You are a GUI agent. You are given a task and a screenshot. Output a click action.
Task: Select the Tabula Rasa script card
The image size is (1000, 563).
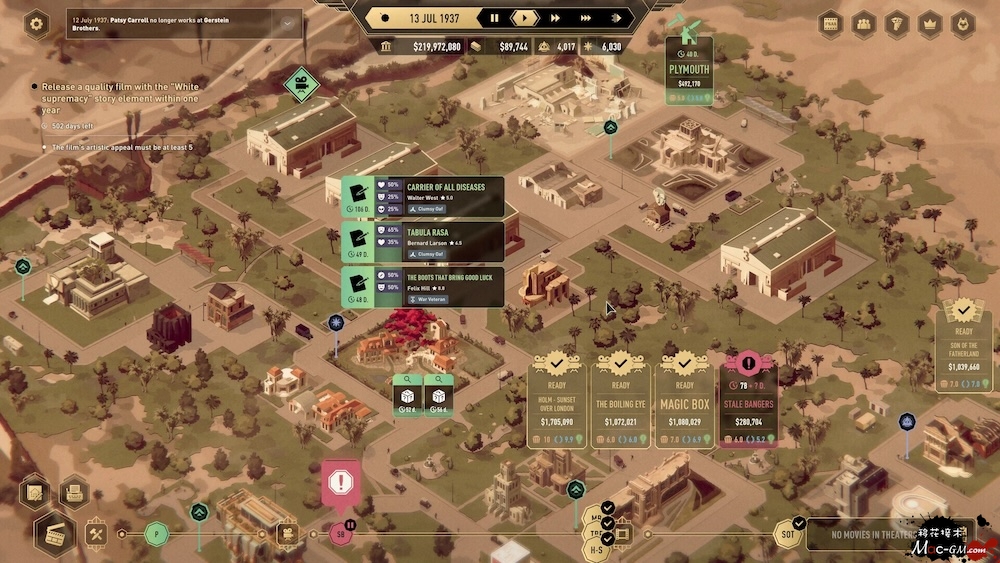pos(423,241)
